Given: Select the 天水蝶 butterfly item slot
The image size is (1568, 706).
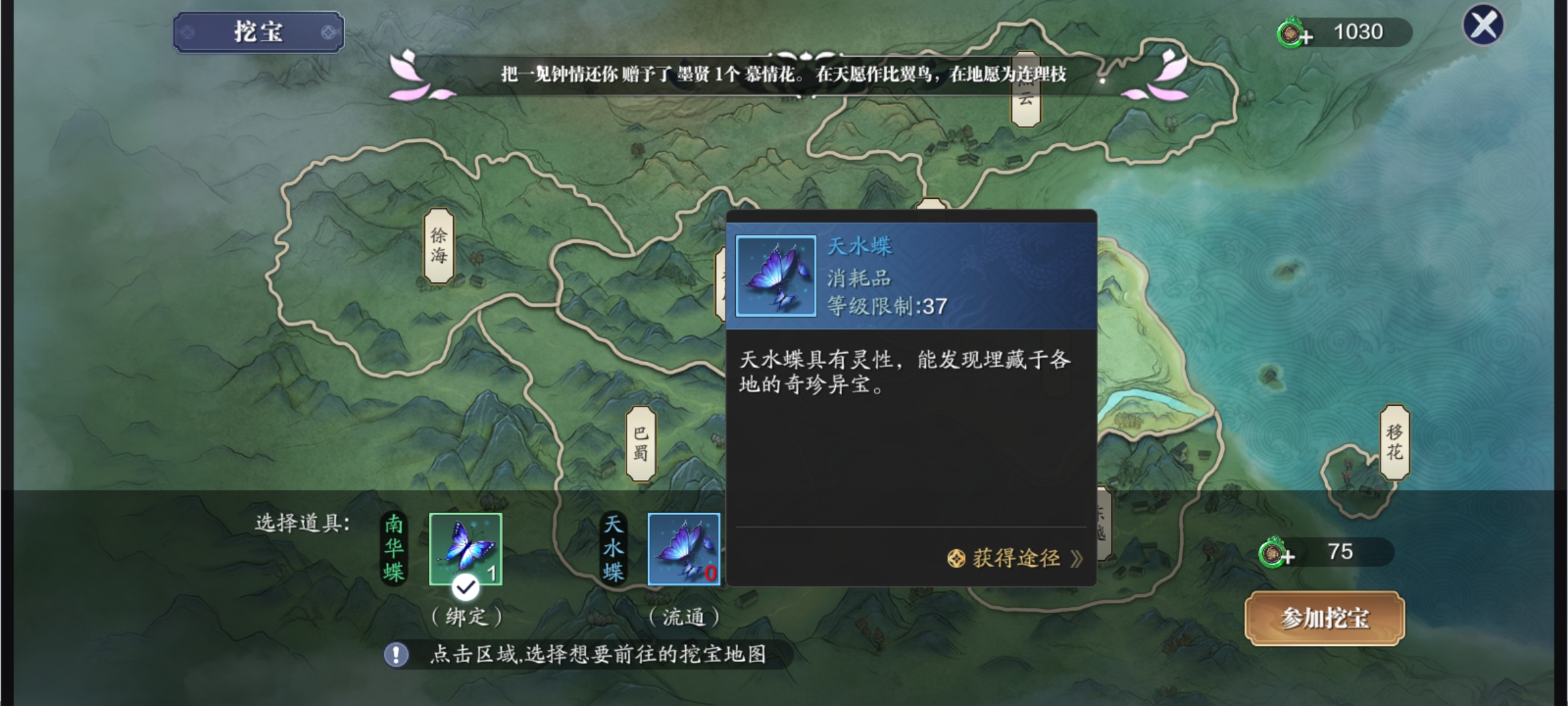Looking at the screenshot, I should tap(683, 549).
